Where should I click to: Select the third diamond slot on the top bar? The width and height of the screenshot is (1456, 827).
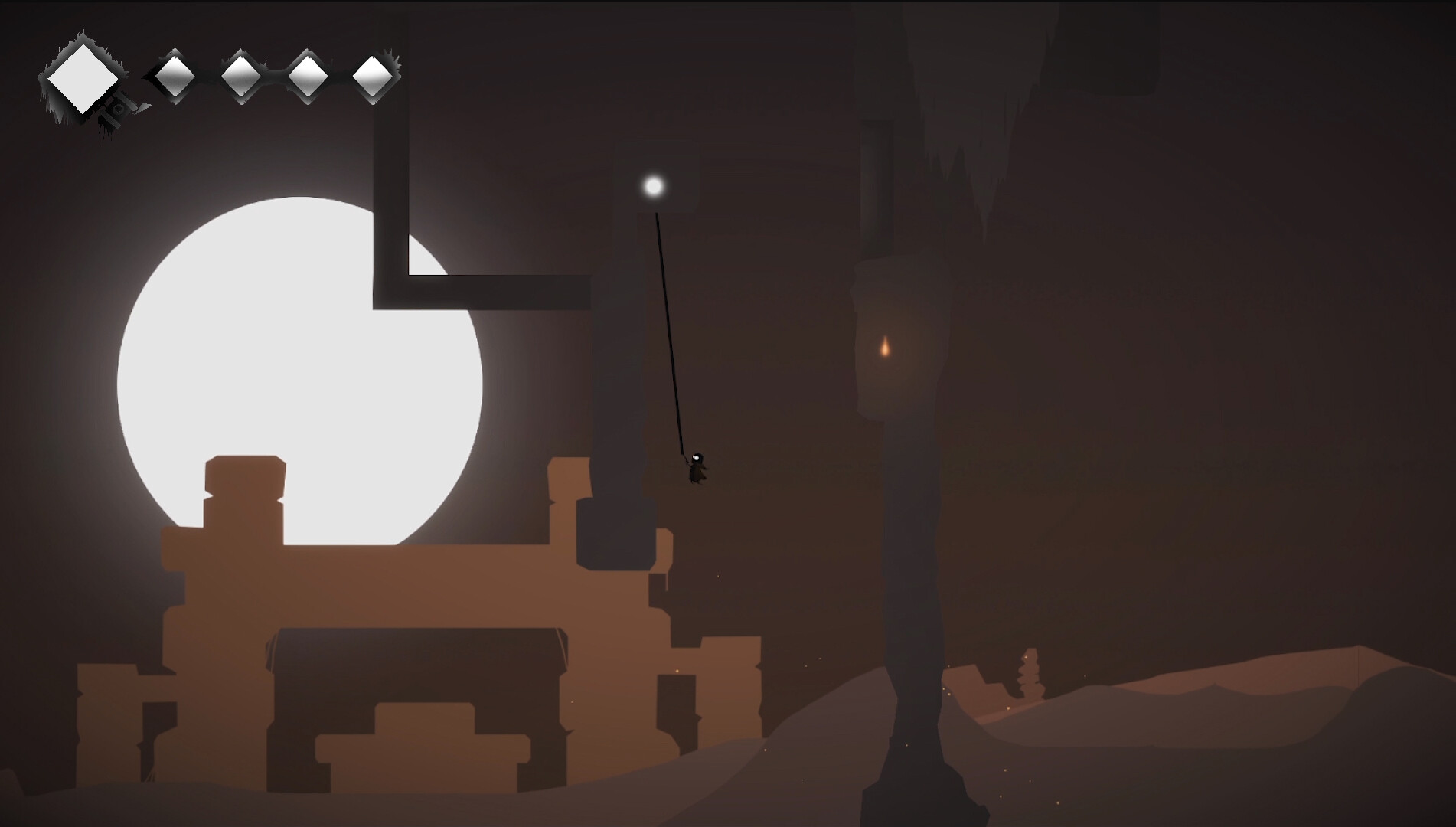coord(239,77)
